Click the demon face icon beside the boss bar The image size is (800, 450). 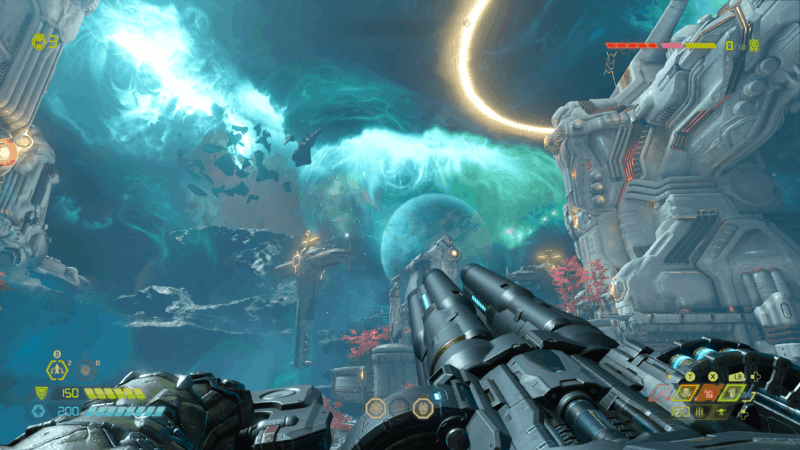tap(753, 45)
